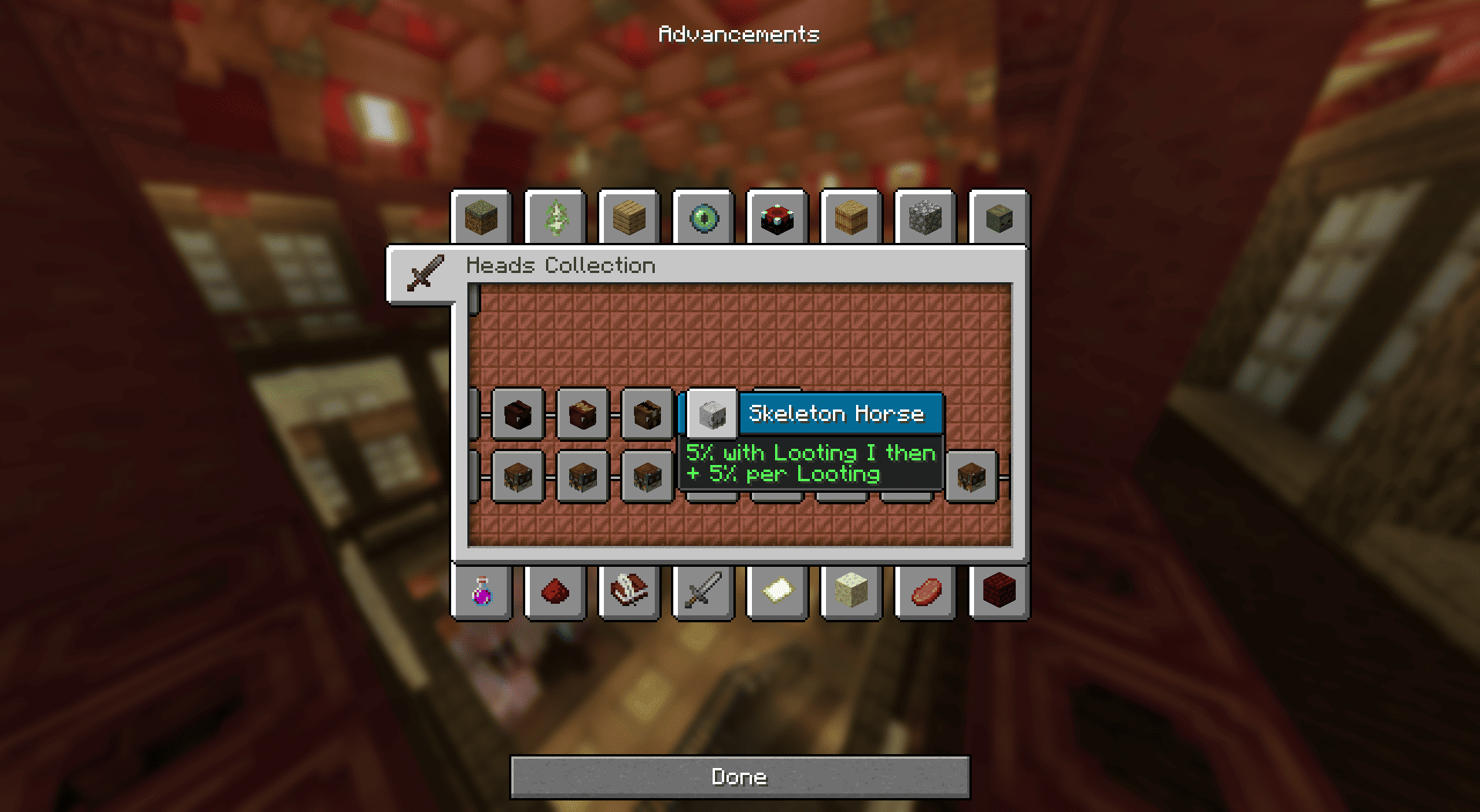Open the enchanting table advancement tab
Viewport: 1480px width, 812px height.
[x=777, y=218]
